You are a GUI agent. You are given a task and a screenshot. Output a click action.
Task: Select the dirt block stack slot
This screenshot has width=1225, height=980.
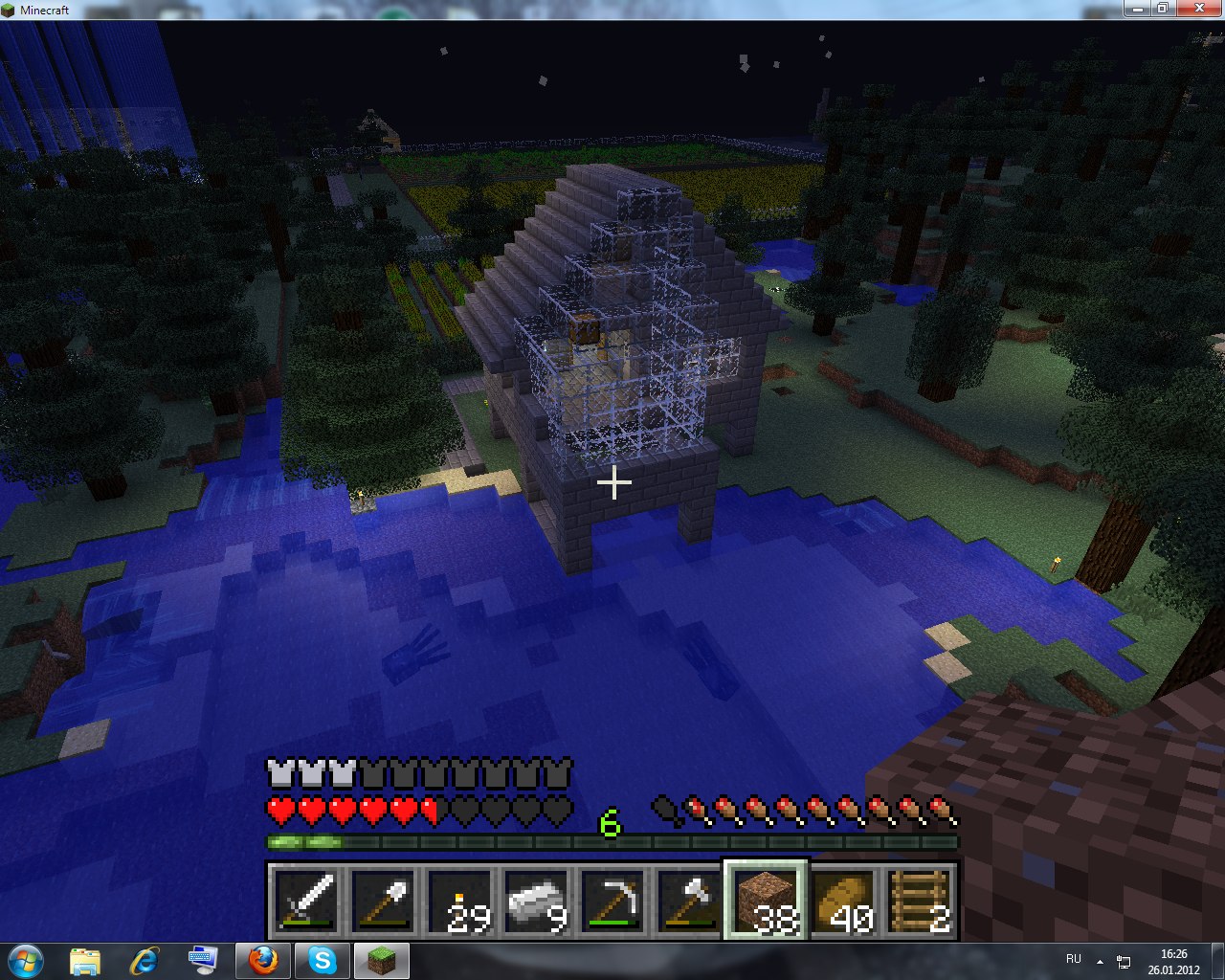[766, 902]
